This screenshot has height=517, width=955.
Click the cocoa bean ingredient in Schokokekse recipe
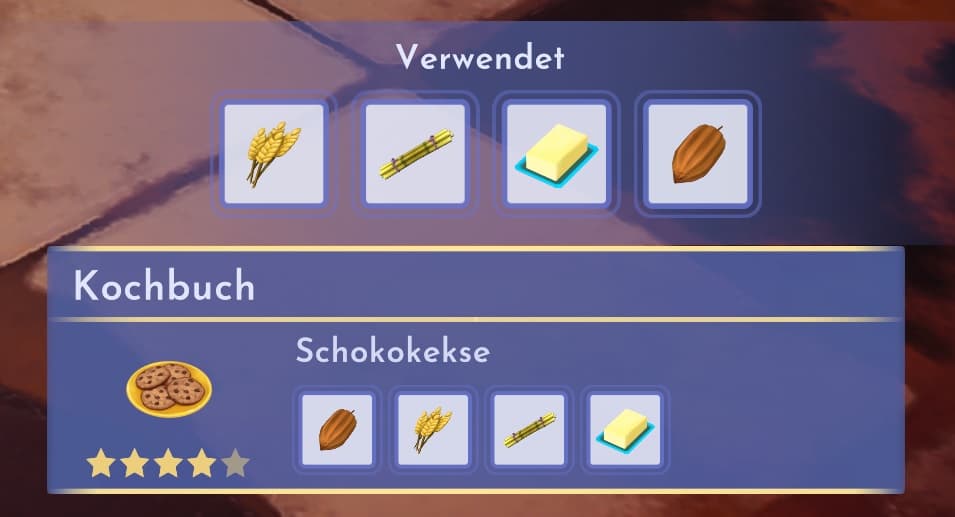coord(337,430)
